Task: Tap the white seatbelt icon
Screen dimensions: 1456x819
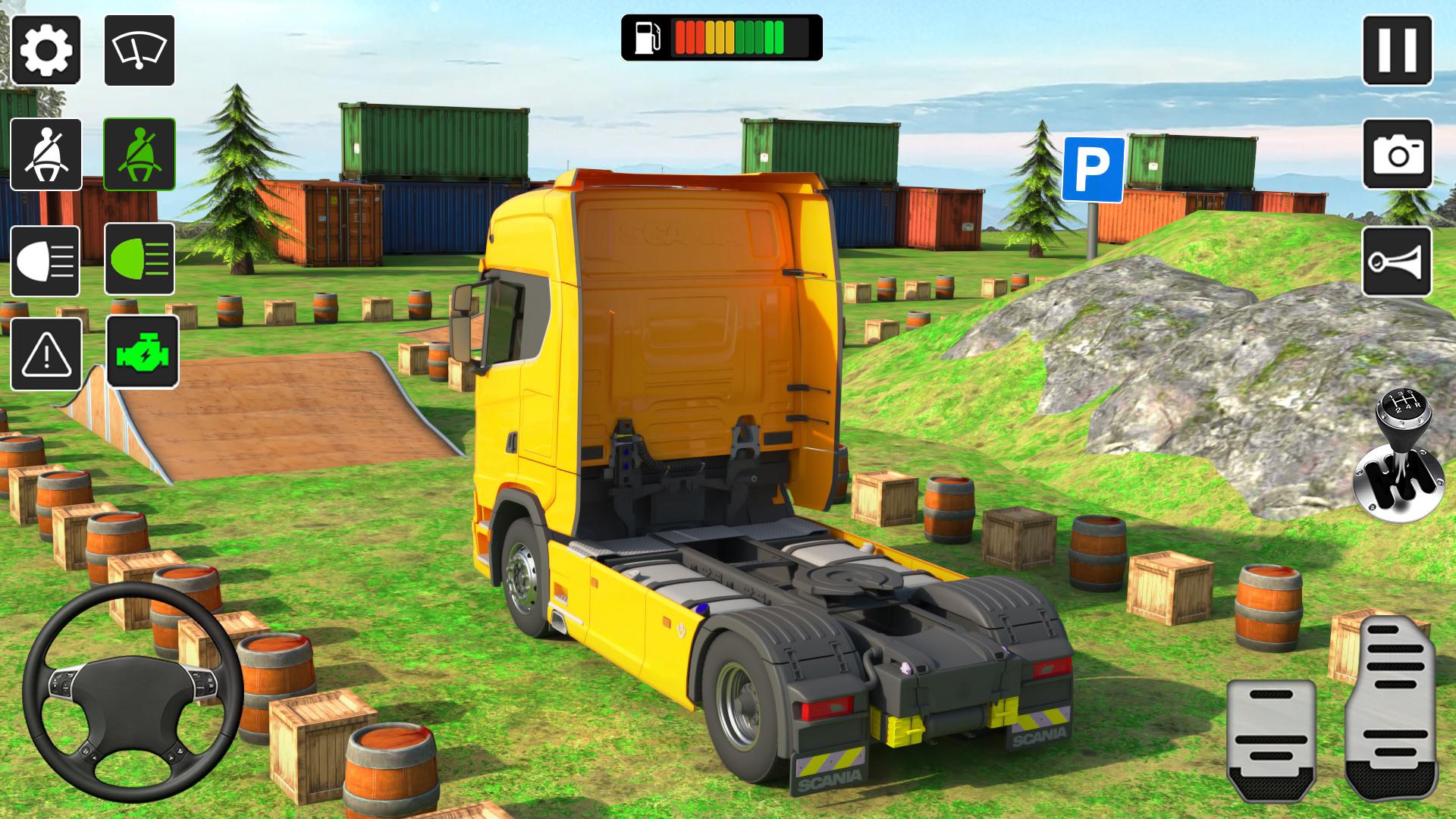Action: click(x=46, y=154)
